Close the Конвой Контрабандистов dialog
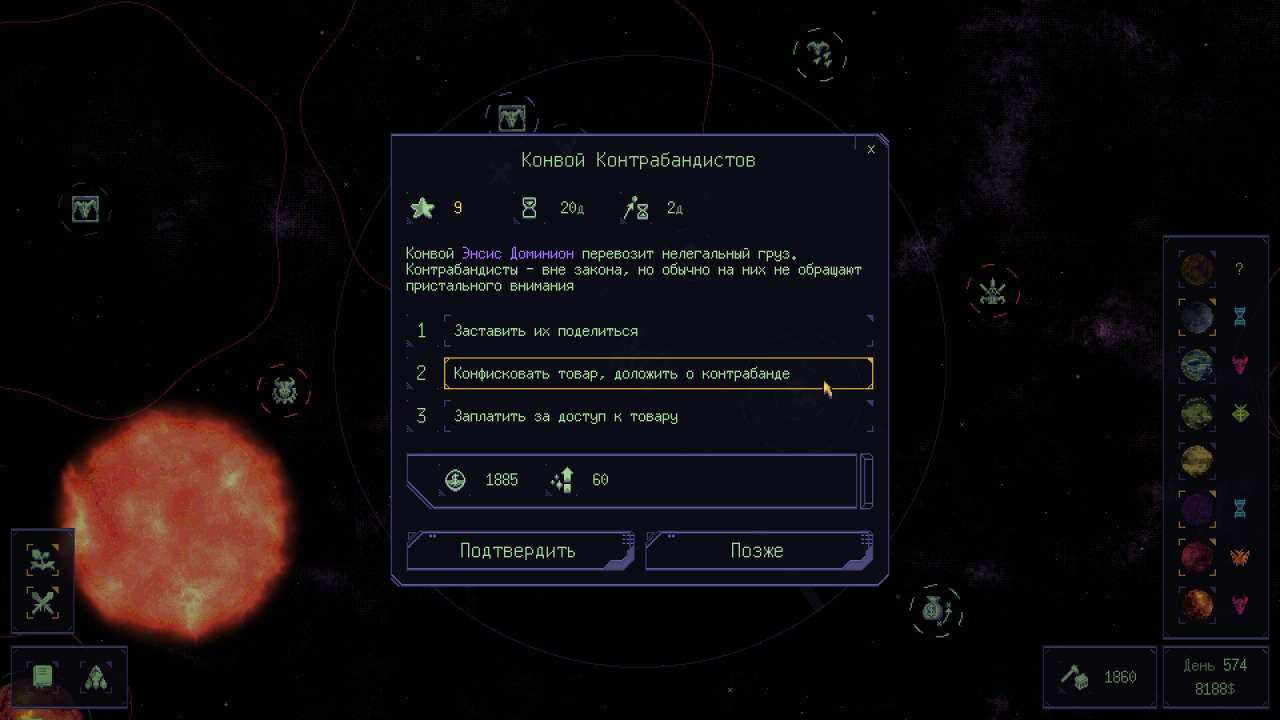1280x720 pixels. click(x=871, y=149)
